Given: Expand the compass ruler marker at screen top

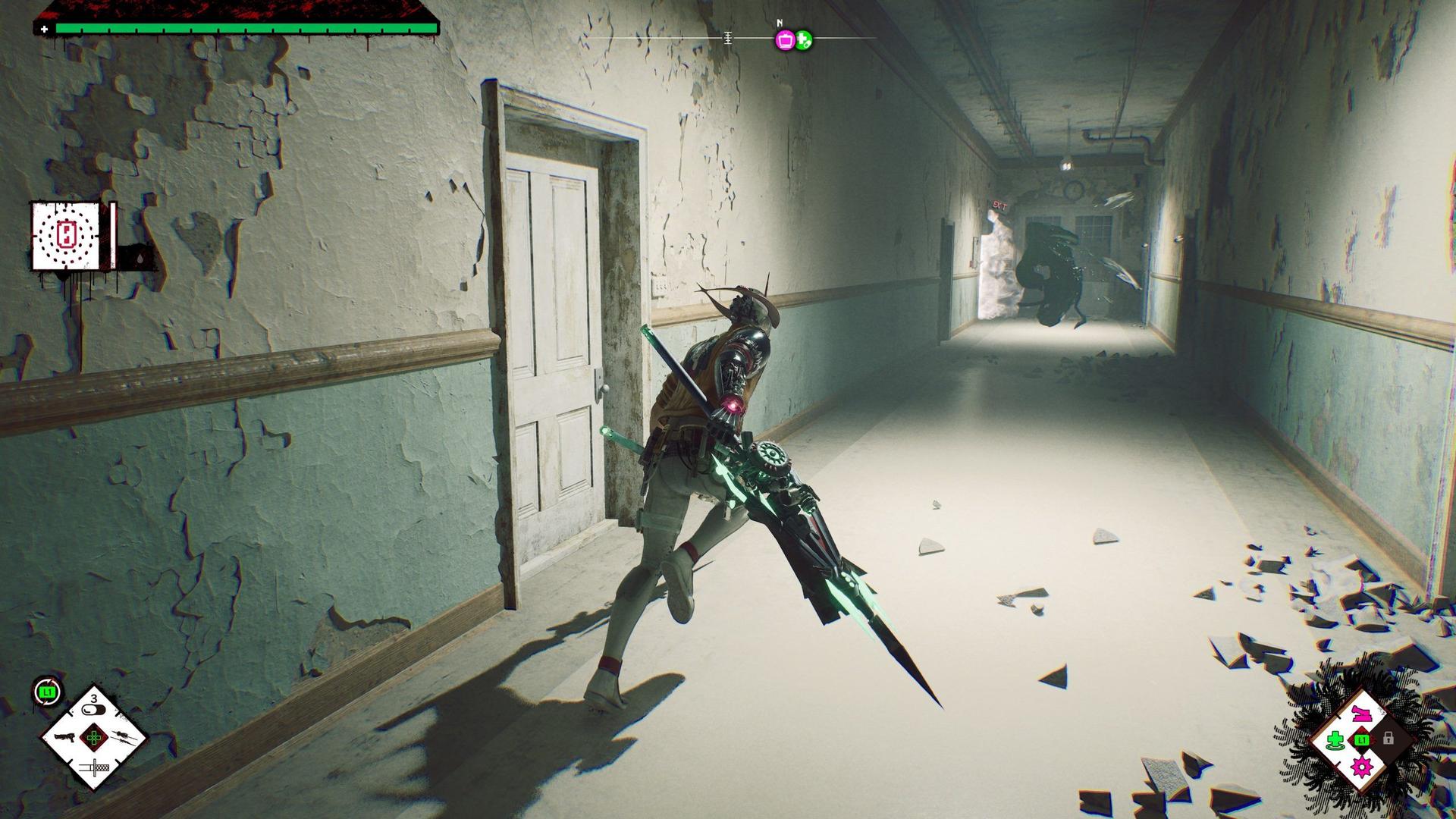Looking at the screenshot, I should tap(728, 39).
